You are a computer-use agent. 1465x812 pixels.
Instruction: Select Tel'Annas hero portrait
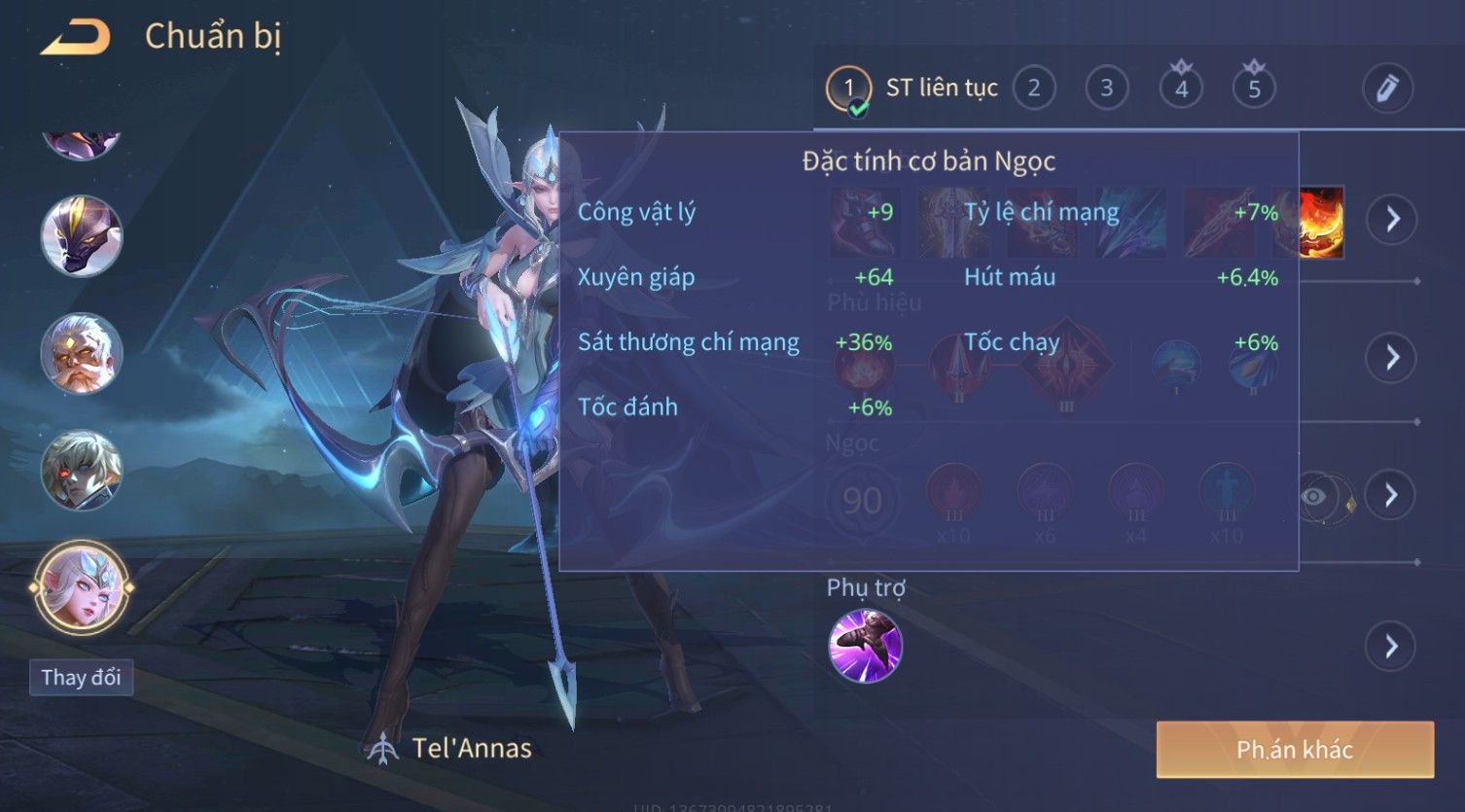point(82,587)
